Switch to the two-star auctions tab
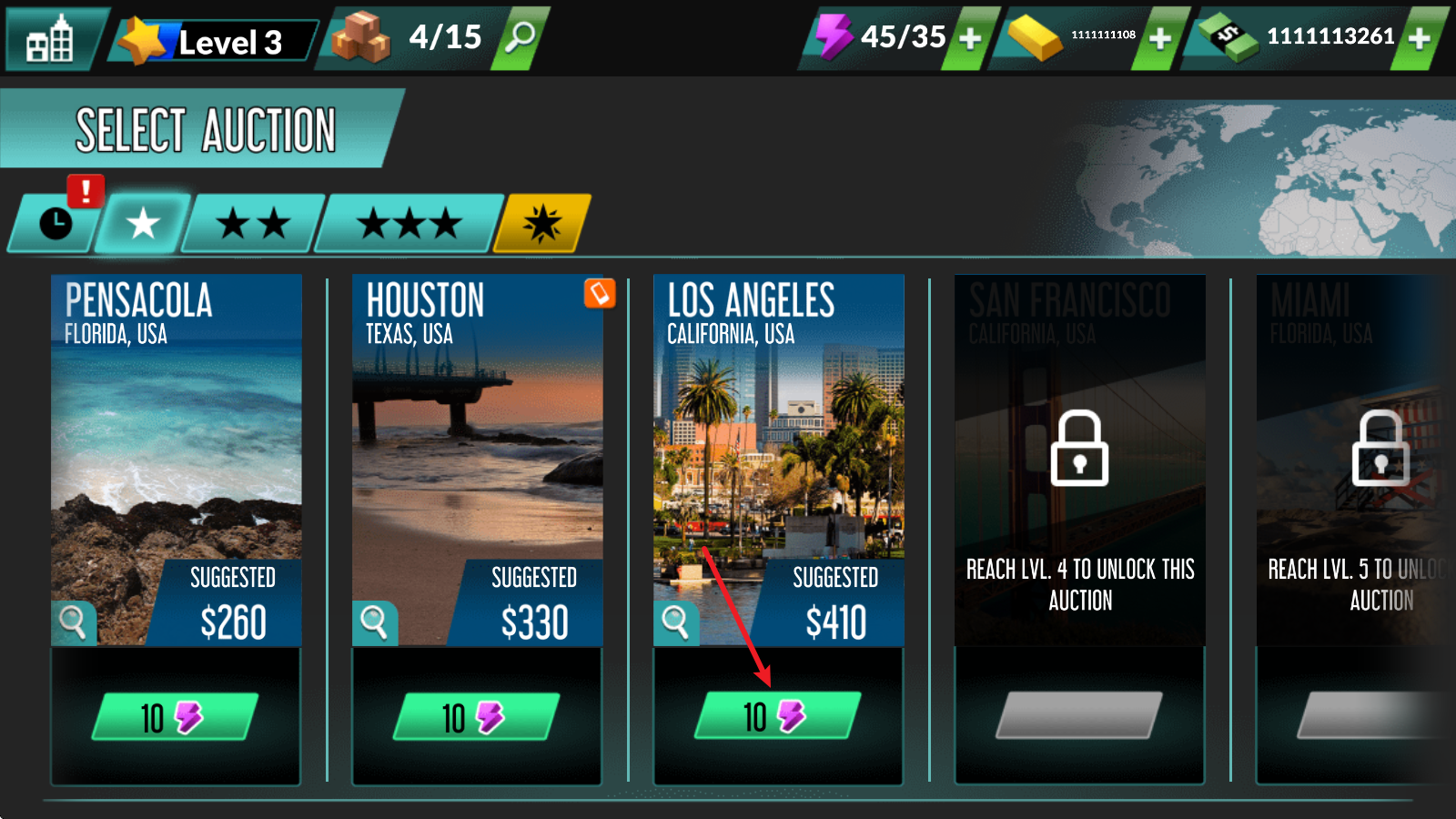 click(254, 223)
